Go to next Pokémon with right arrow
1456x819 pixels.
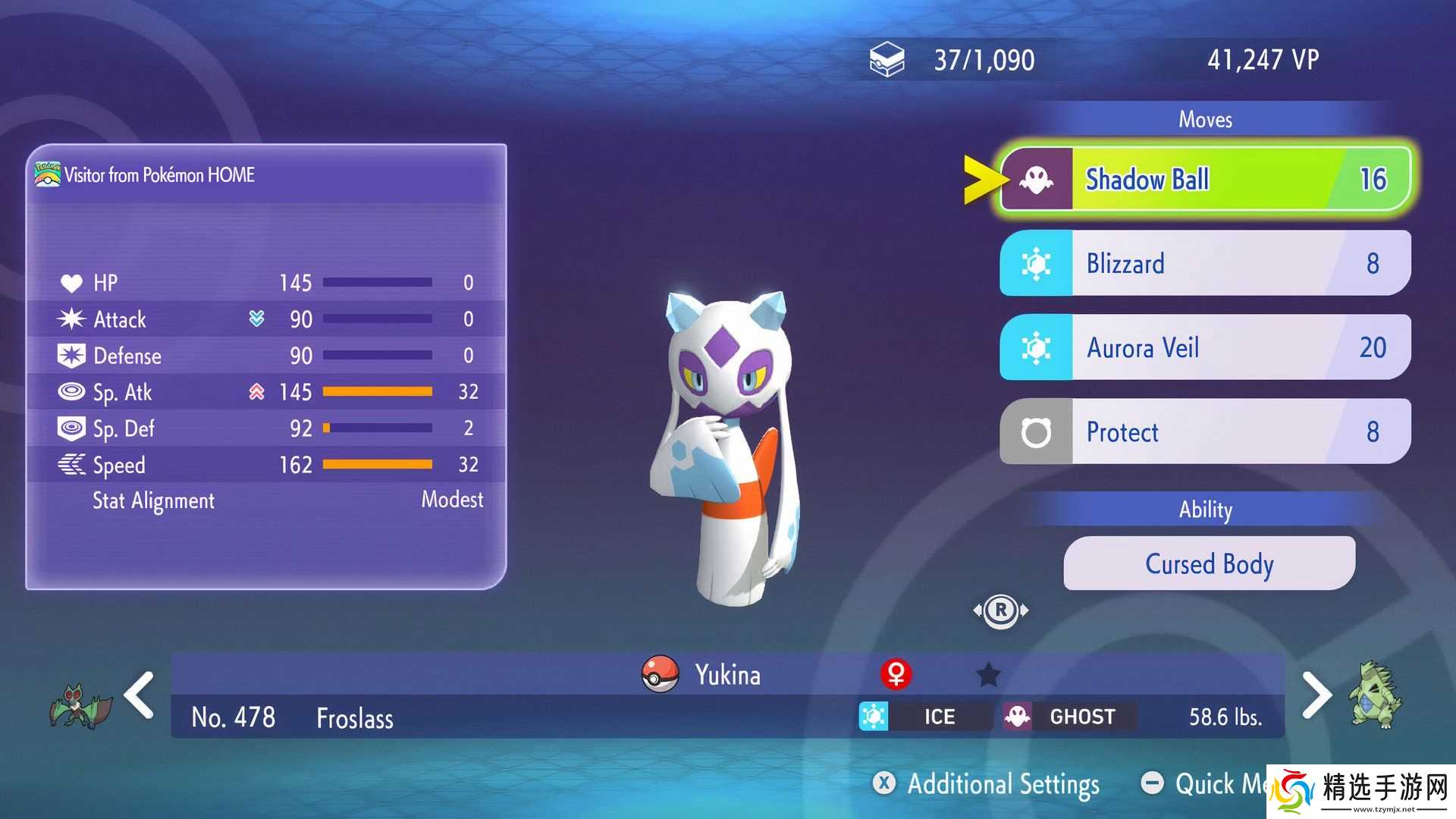(1316, 695)
